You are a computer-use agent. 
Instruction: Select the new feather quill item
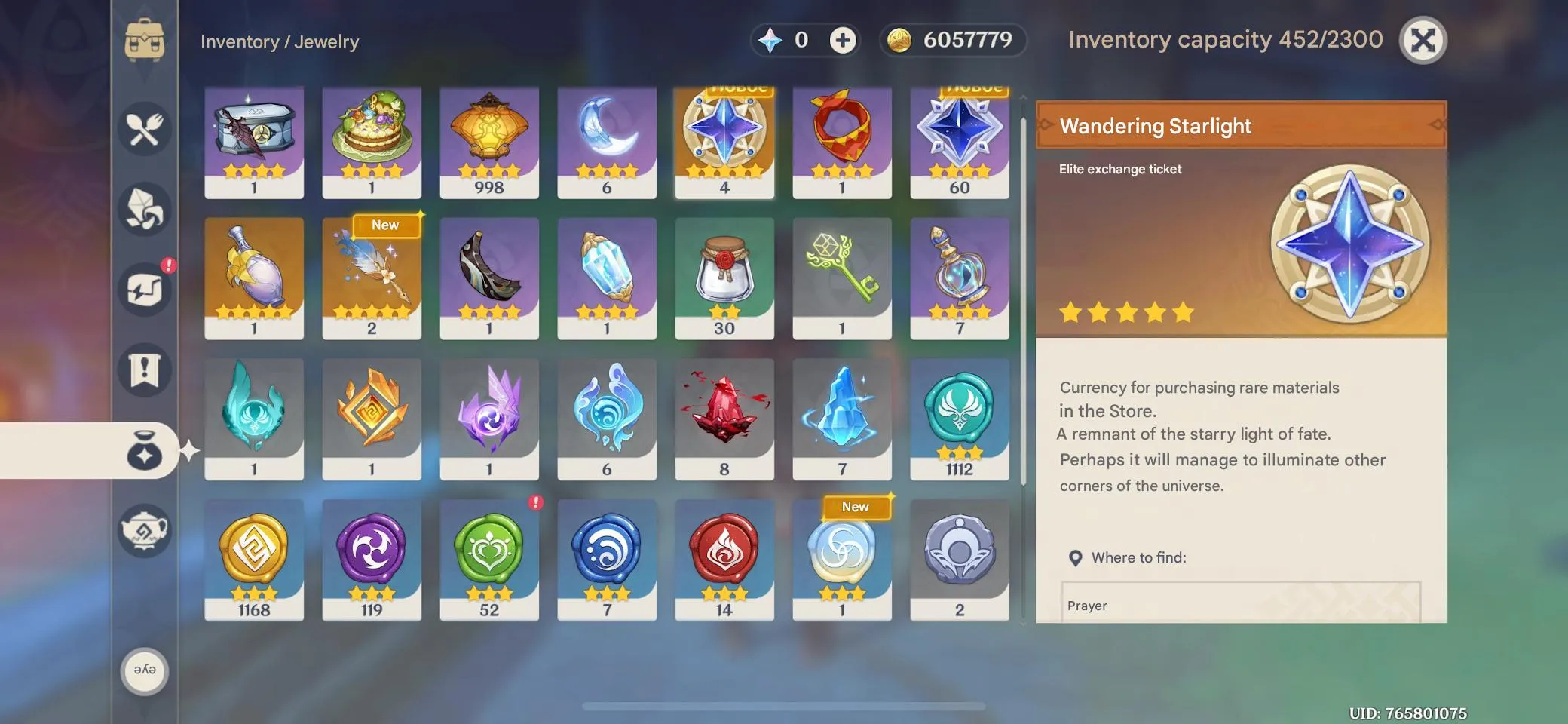point(372,278)
